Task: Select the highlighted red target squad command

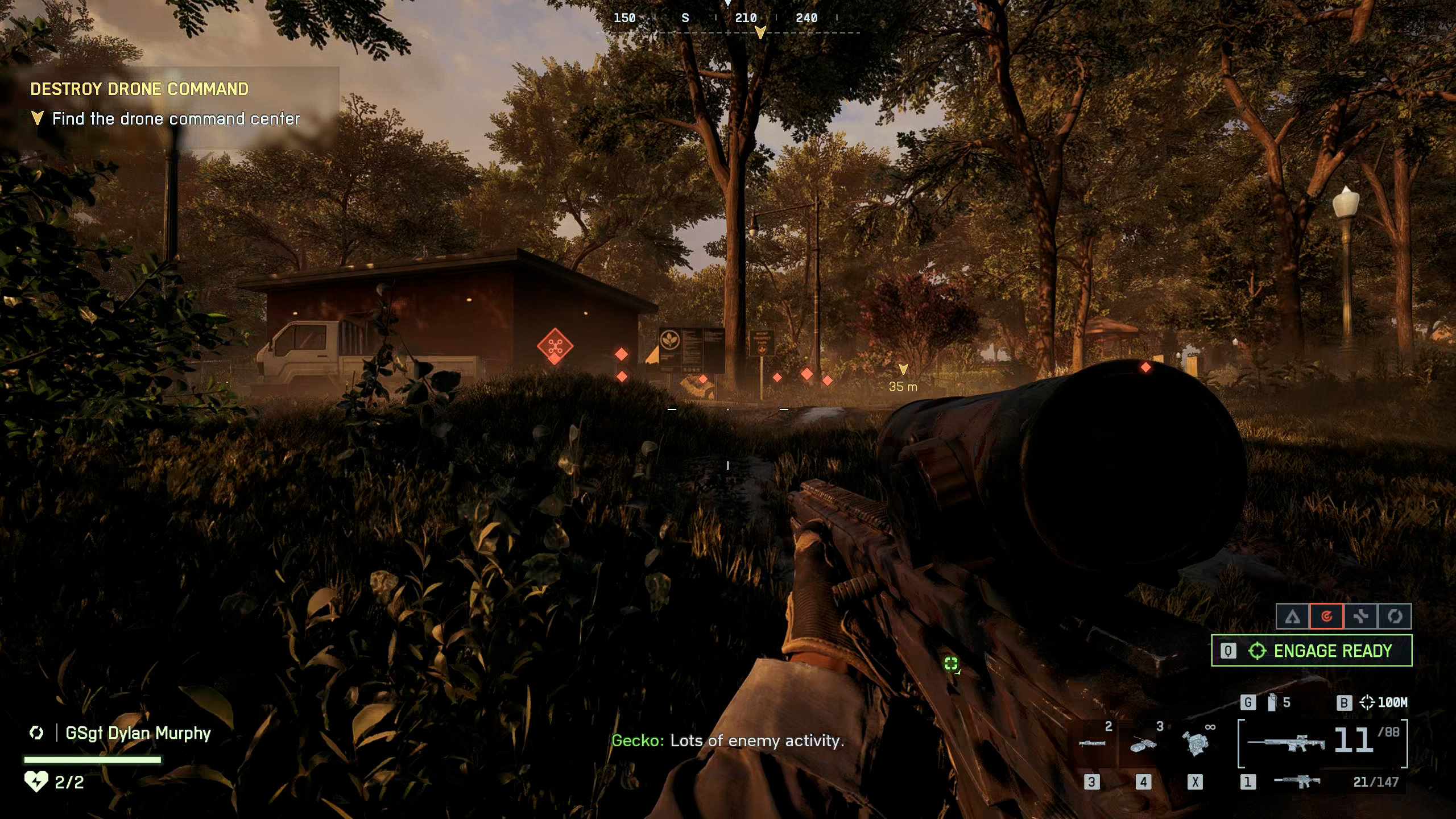Action: tap(1326, 617)
